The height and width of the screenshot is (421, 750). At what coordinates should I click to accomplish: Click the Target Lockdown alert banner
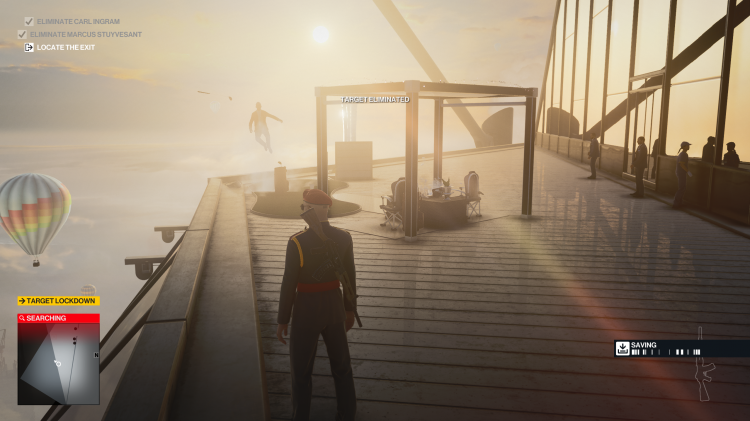coord(58,300)
